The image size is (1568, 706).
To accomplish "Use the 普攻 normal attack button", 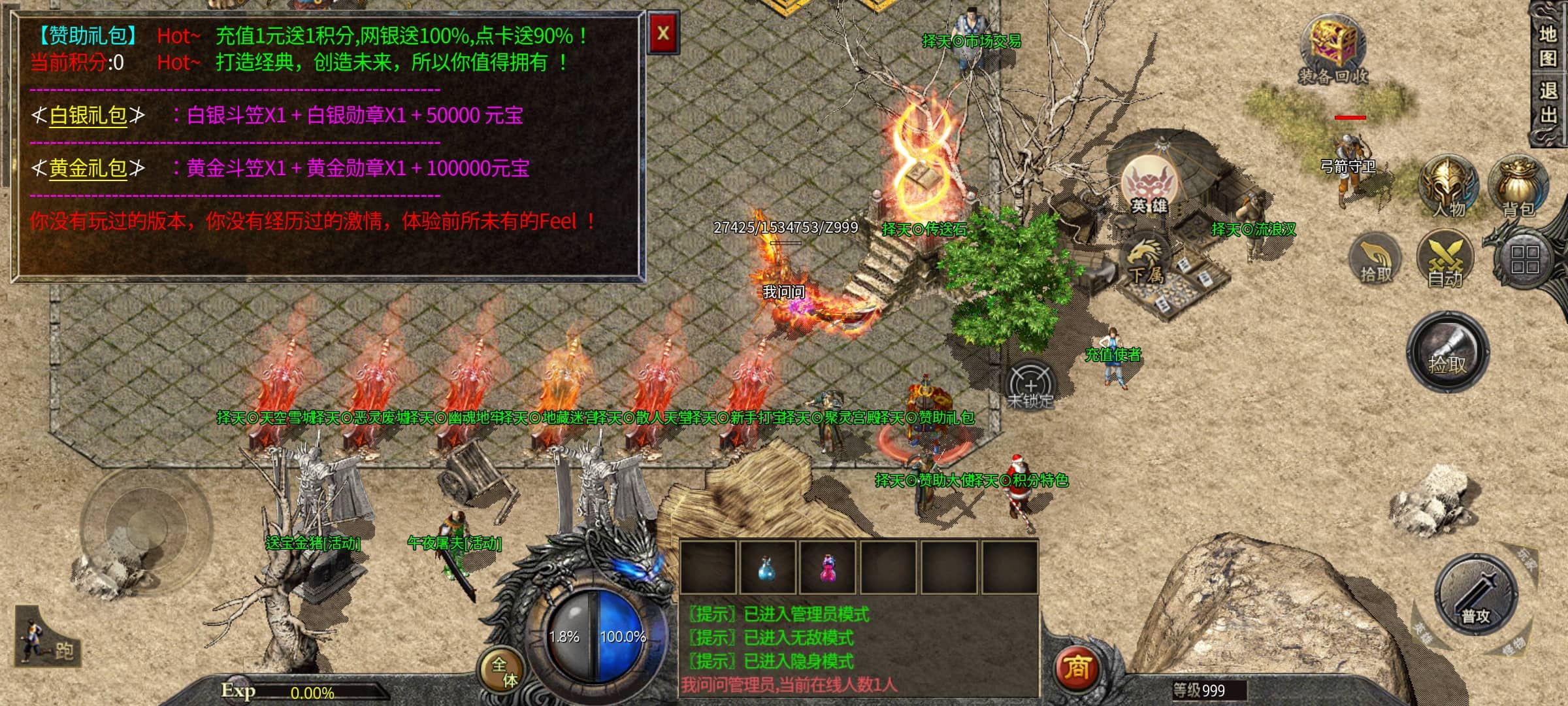I will click(1475, 595).
